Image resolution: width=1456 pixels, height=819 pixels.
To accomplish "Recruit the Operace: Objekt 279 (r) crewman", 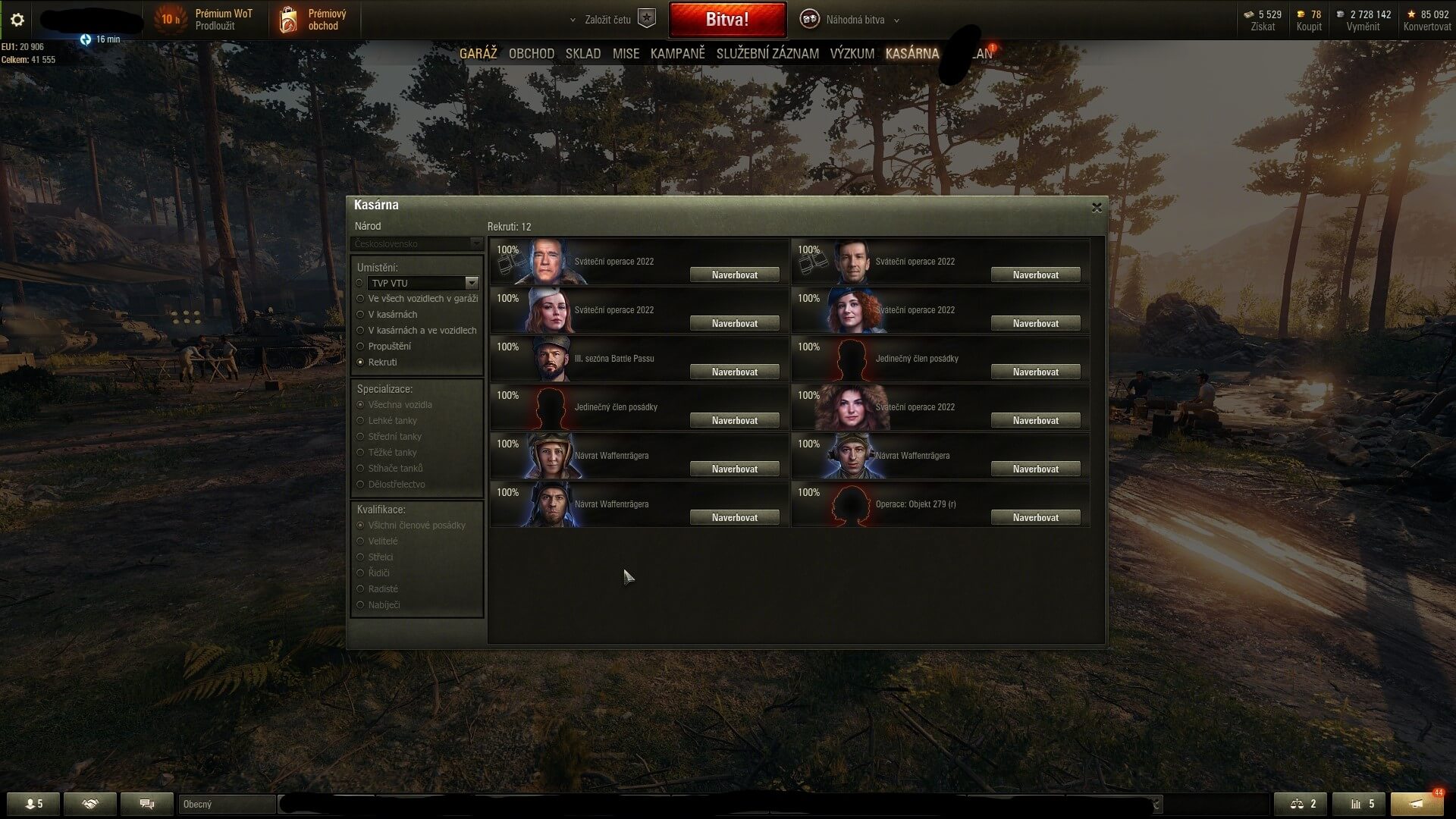I will (1035, 517).
